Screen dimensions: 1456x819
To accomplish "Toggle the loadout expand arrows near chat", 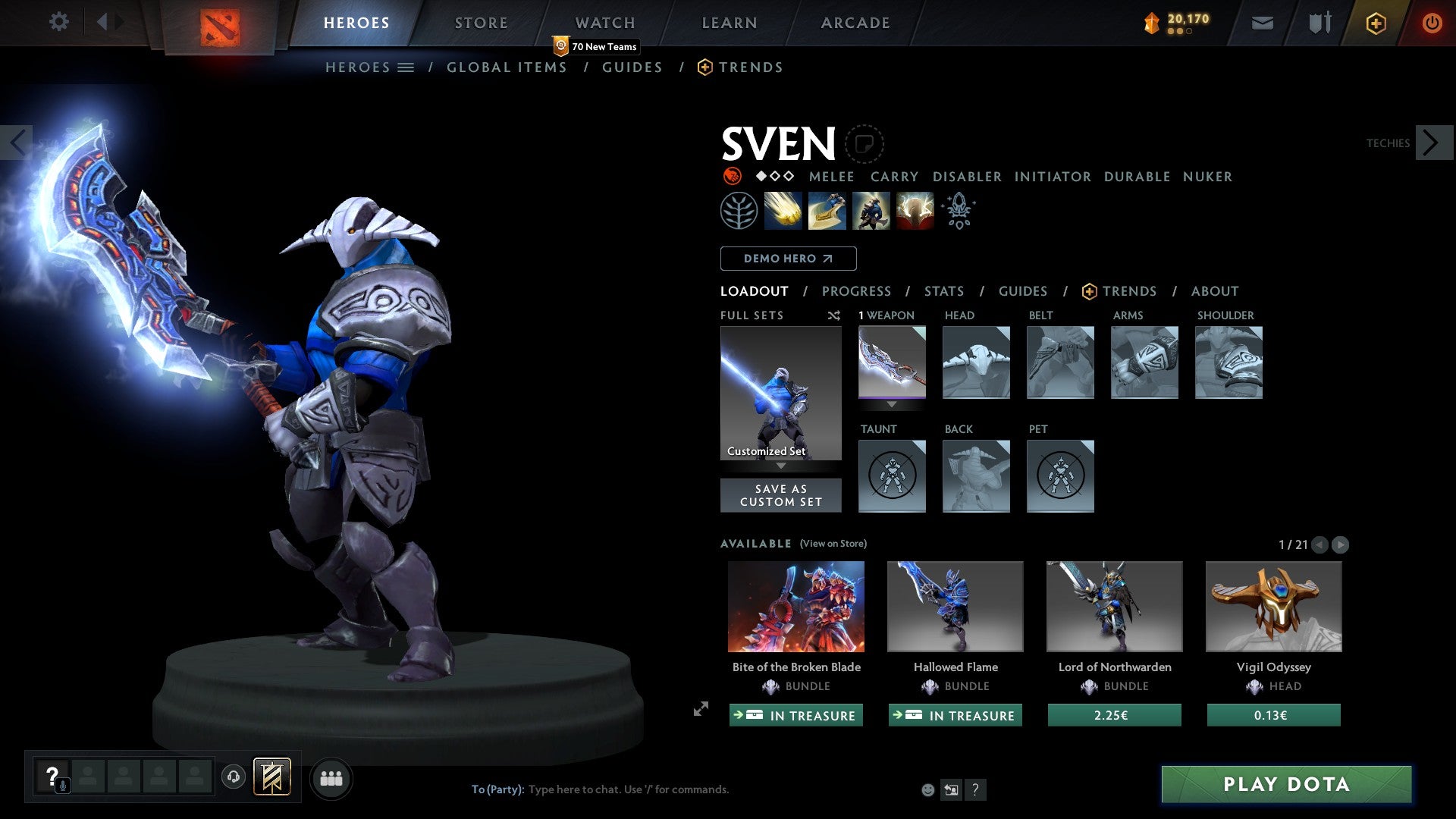I will [701, 711].
